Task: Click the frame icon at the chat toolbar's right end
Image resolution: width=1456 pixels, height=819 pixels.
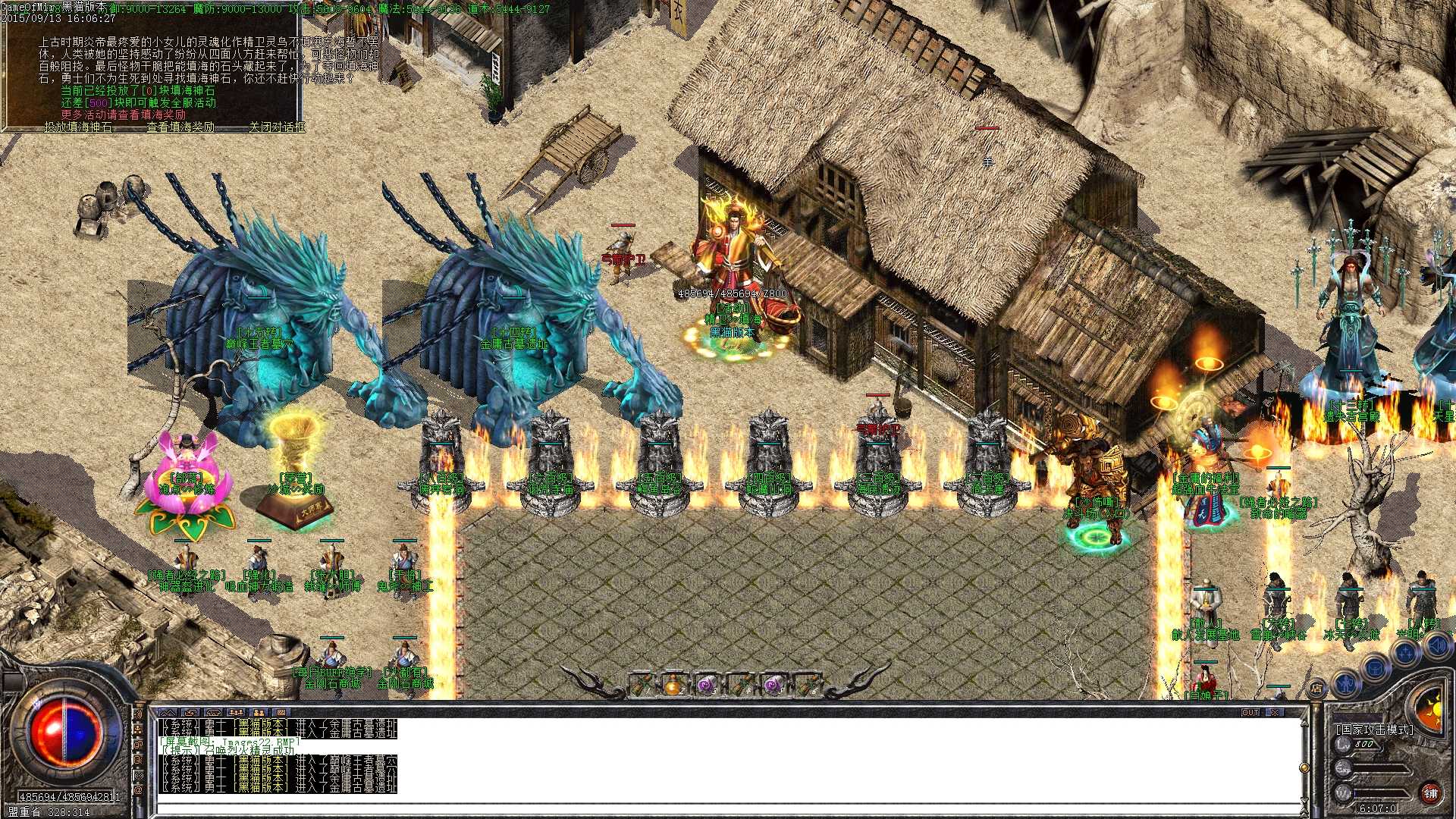Action: pyautogui.click(x=281, y=713)
